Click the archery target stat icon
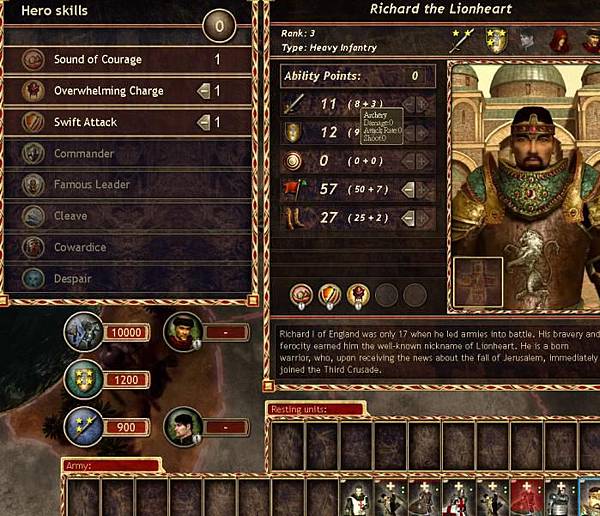 point(295,161)
